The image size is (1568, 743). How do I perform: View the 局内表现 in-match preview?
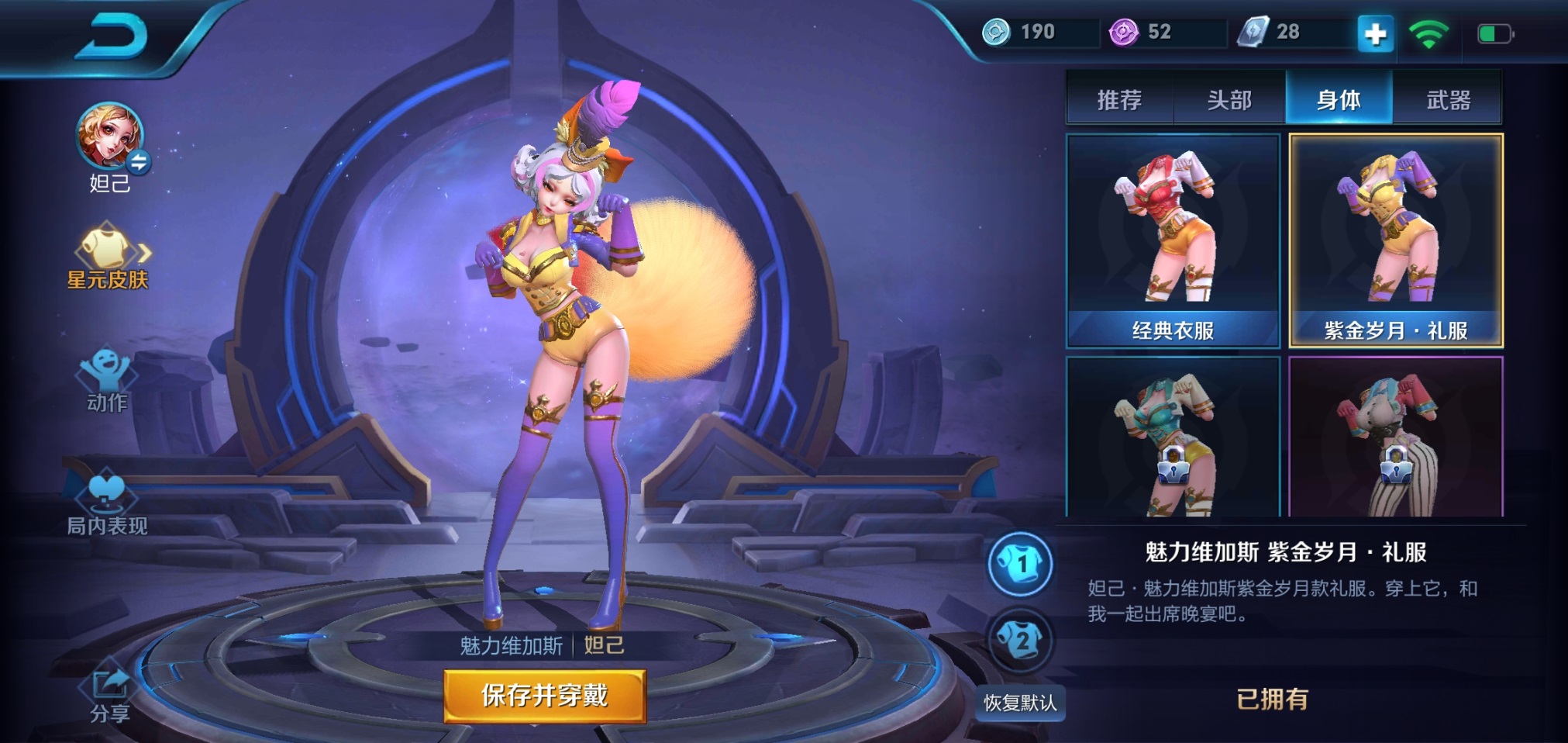pyautogui.click(x=107, y=501)
